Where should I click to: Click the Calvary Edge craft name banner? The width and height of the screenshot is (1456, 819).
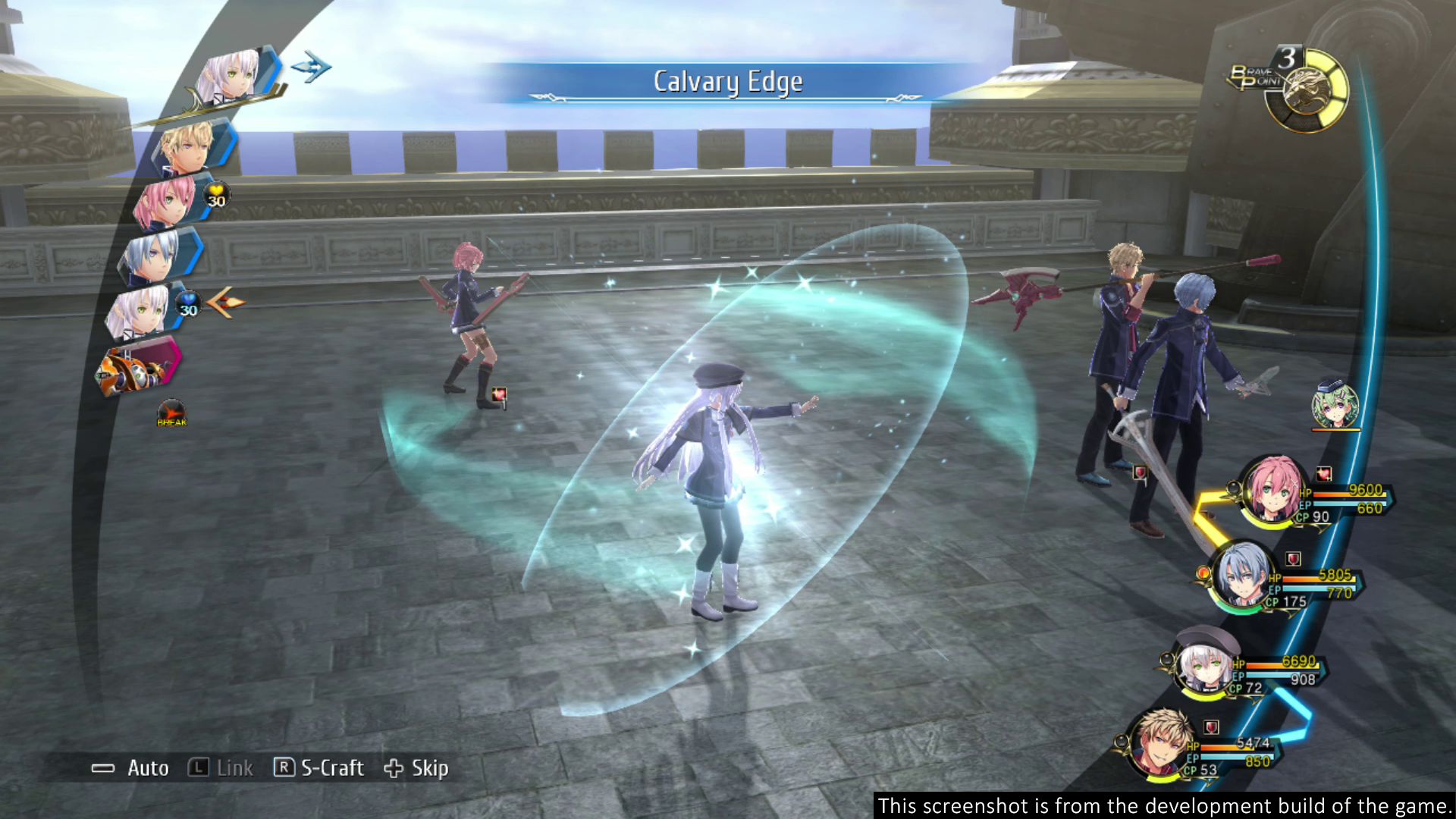(x=727, y=82)
